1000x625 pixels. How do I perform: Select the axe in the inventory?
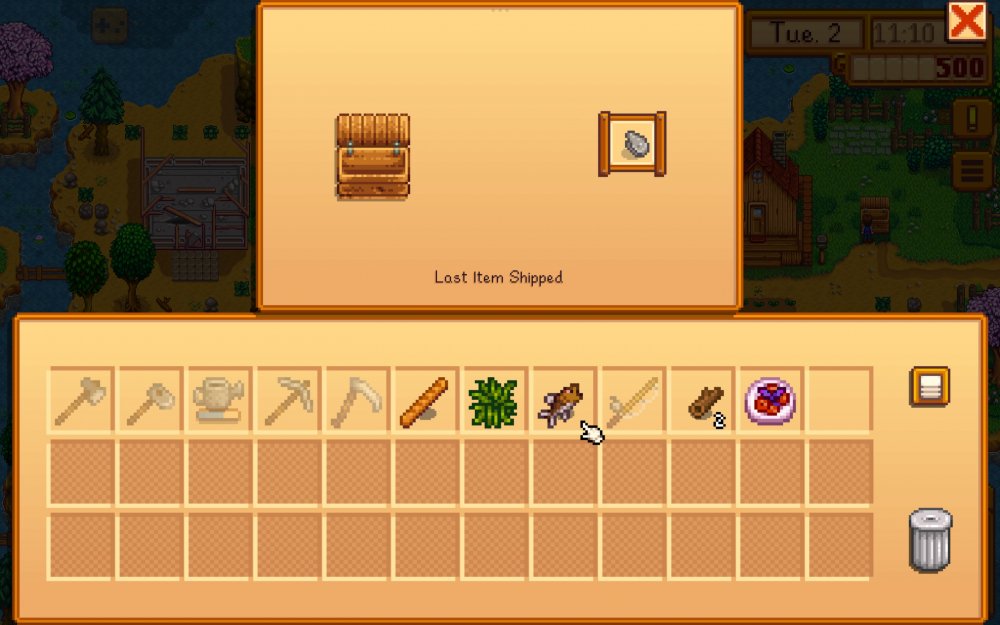(81, 400)
